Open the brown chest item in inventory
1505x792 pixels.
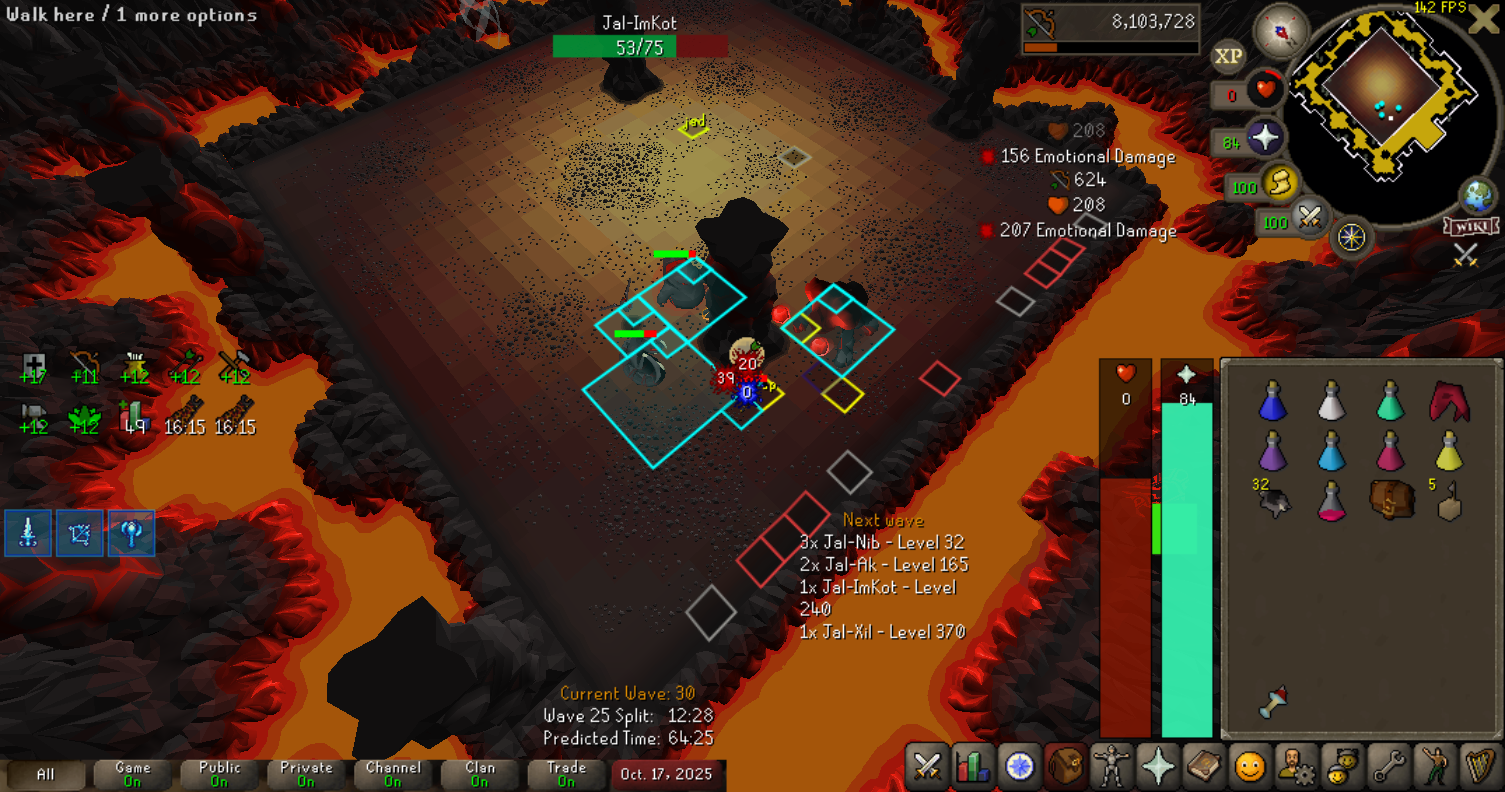pyautogui.click(x=1389, y=499)
